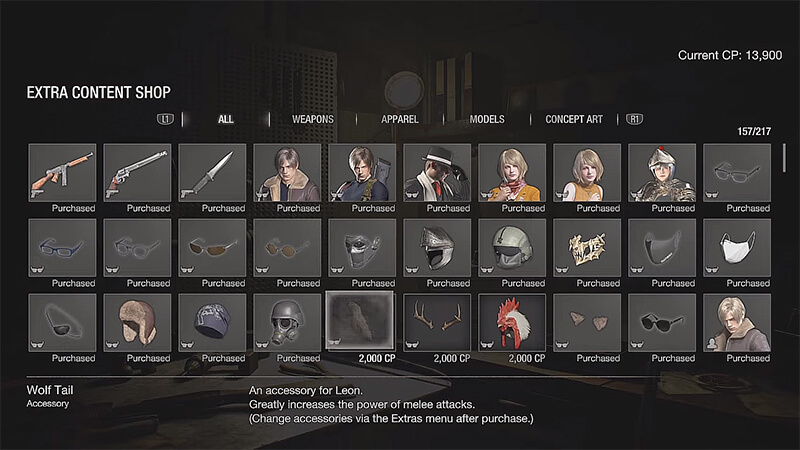This screenshot has height=450, width=800.
Task: Show the Models tab
Action: tap(487, 119)
